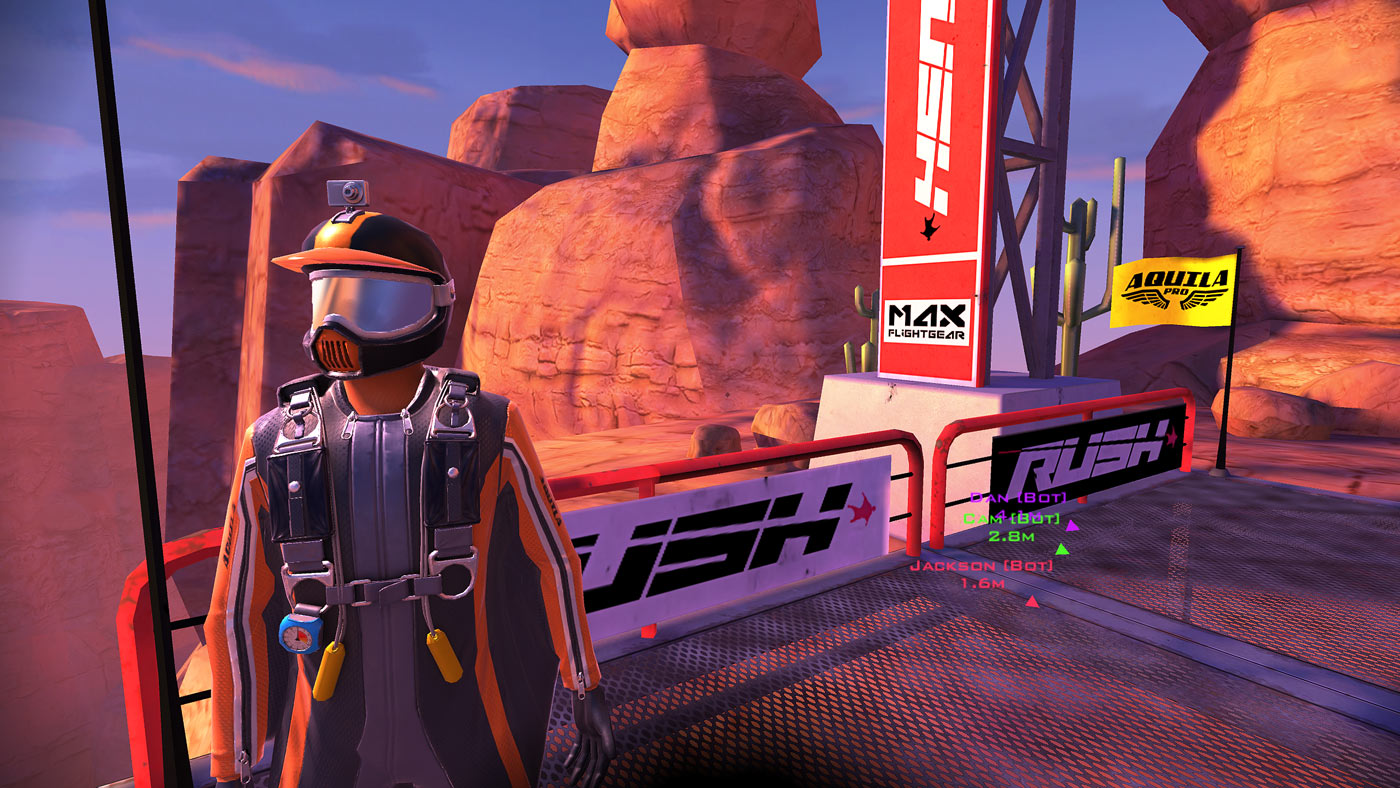The height and width of the screenshot is (788, 1400).
Task: Click the pink triangle marker for Jackson
Action: [x=1032, y=601]
